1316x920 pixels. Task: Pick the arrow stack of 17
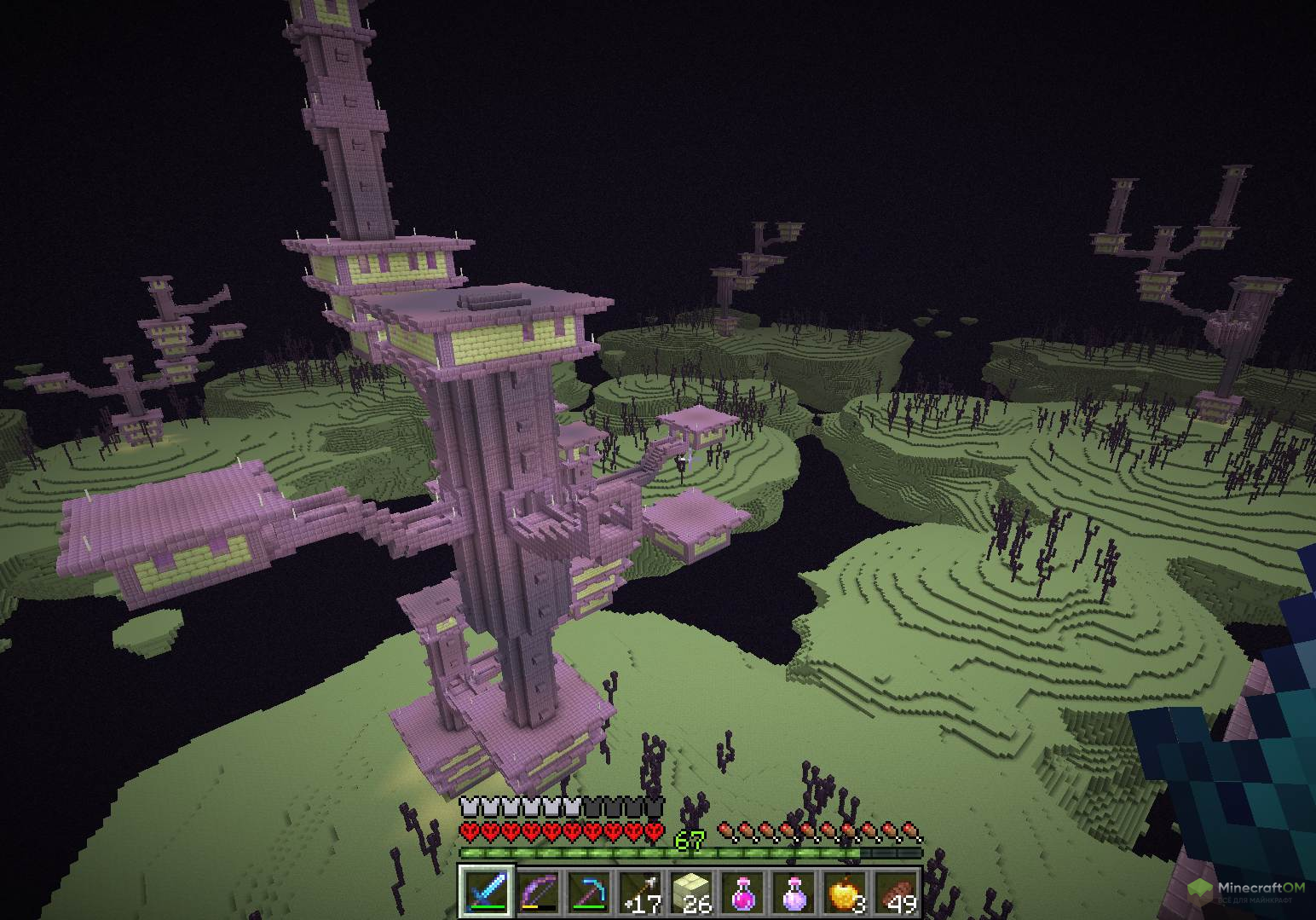(x=639, y=893)
